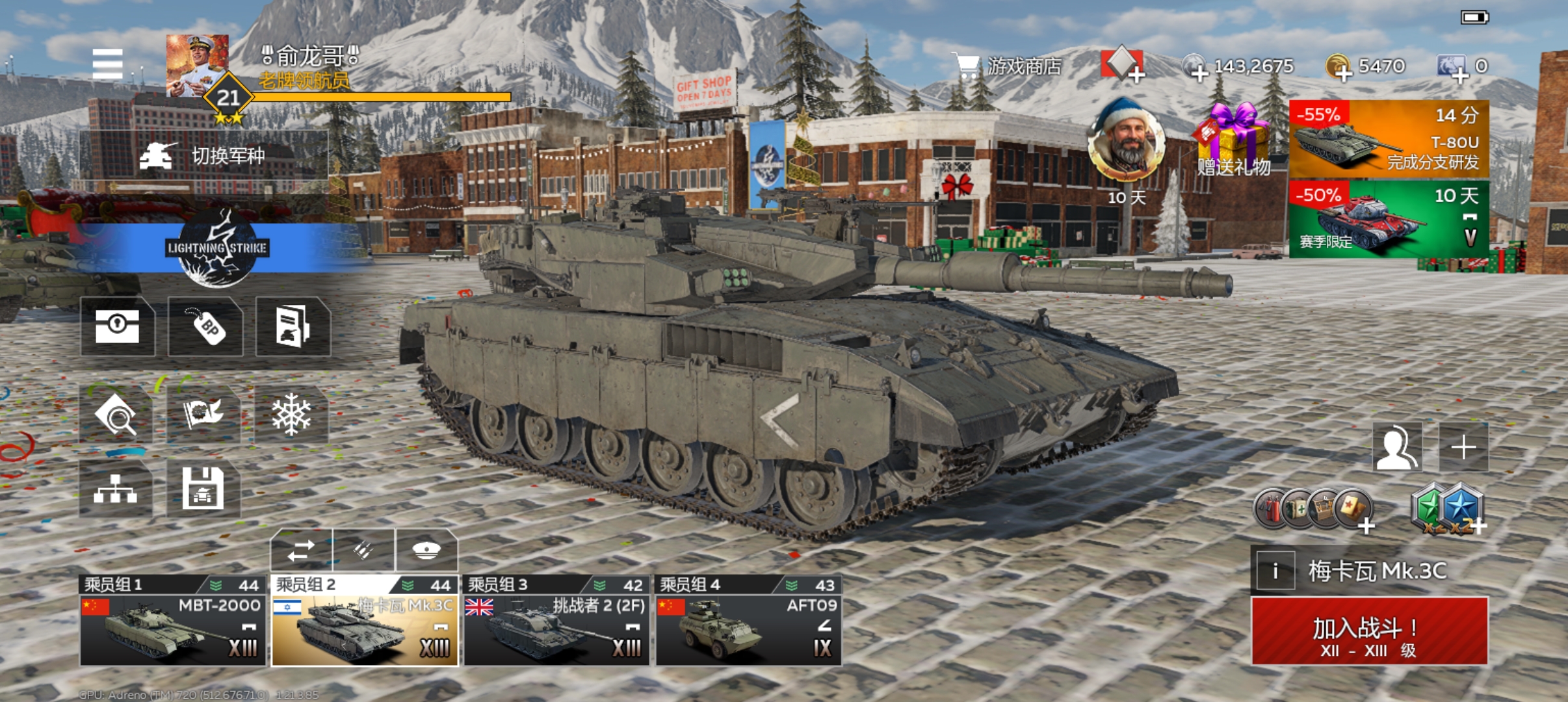Show info for 梅卡瓦 Mk.3C

tap(1275, 571)
